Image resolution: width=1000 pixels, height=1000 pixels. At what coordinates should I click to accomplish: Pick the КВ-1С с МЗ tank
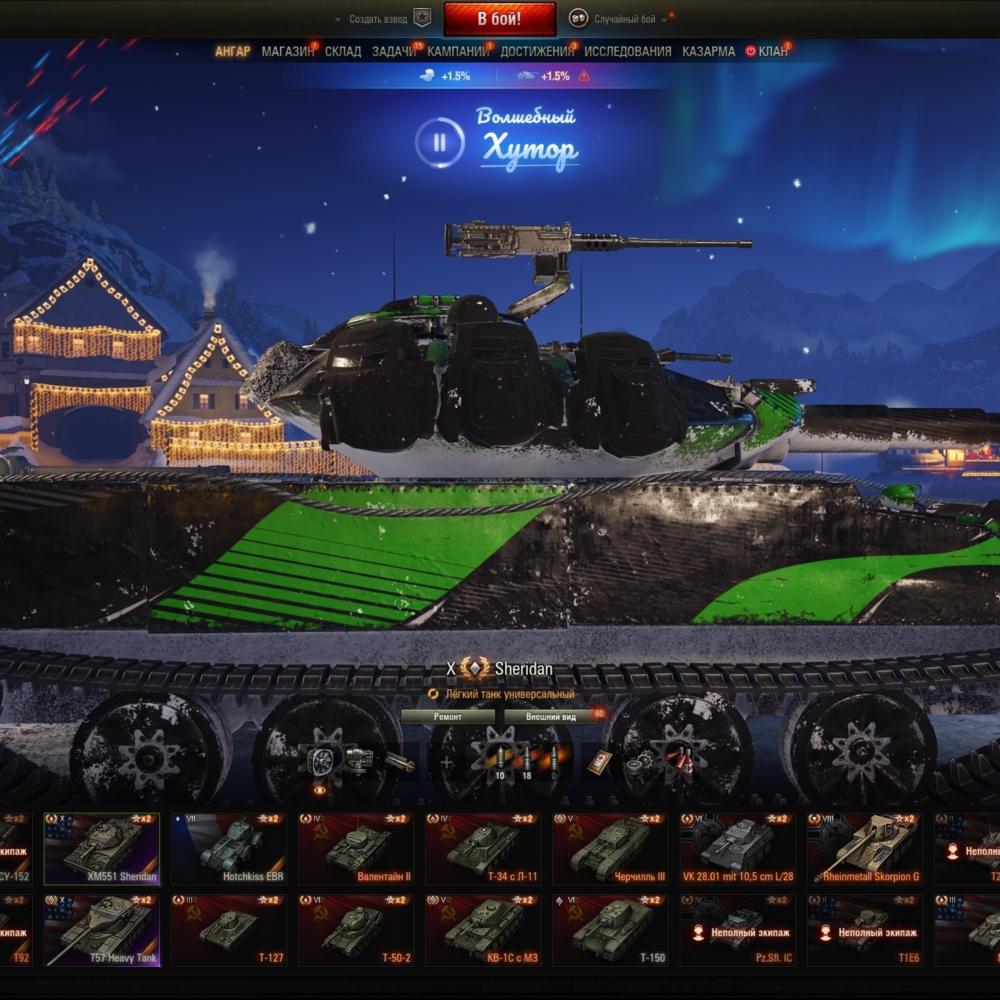click(483, 930)
